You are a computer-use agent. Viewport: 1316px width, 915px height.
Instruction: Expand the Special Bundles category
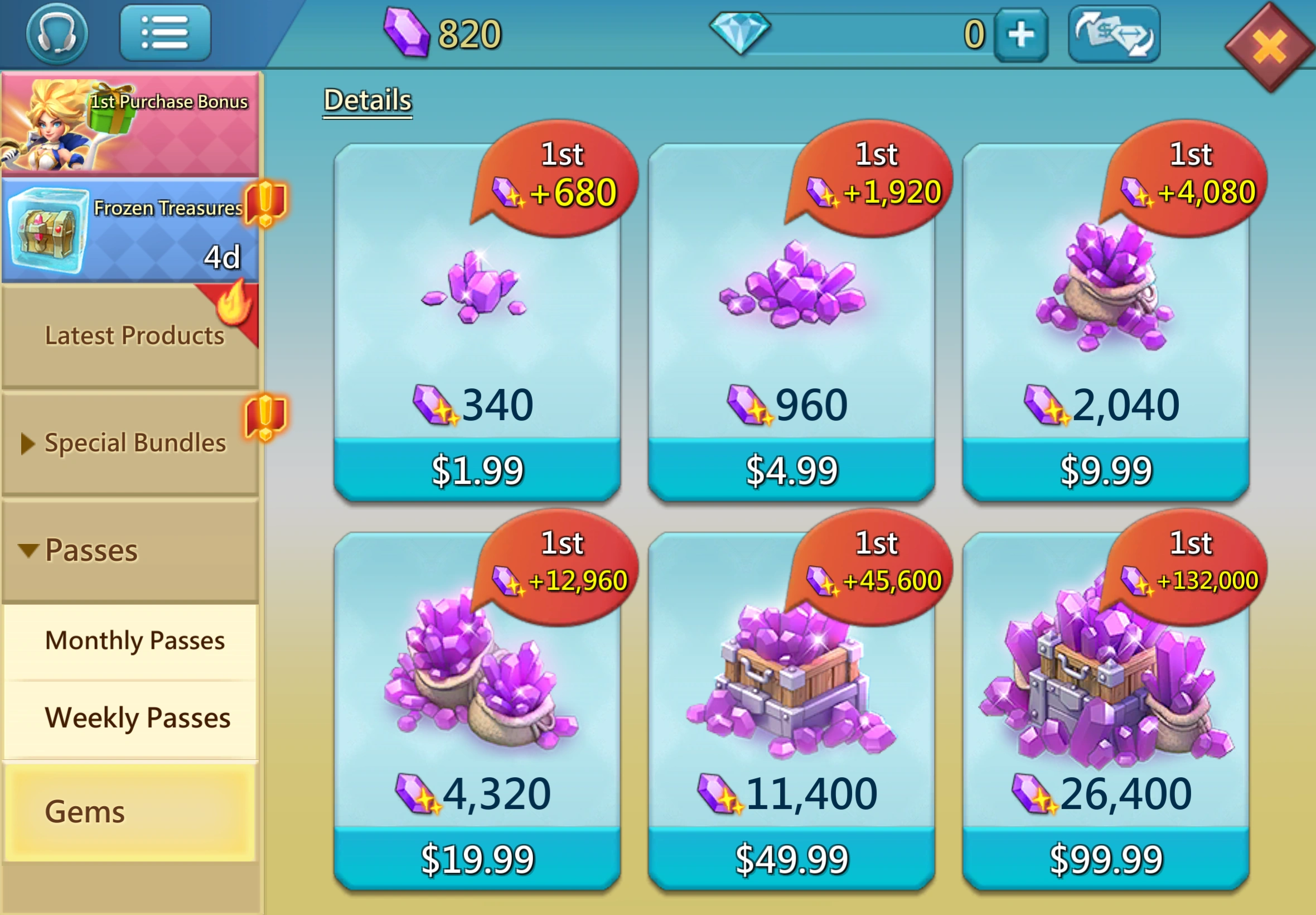pyautogui.click(x=130, y=443)
